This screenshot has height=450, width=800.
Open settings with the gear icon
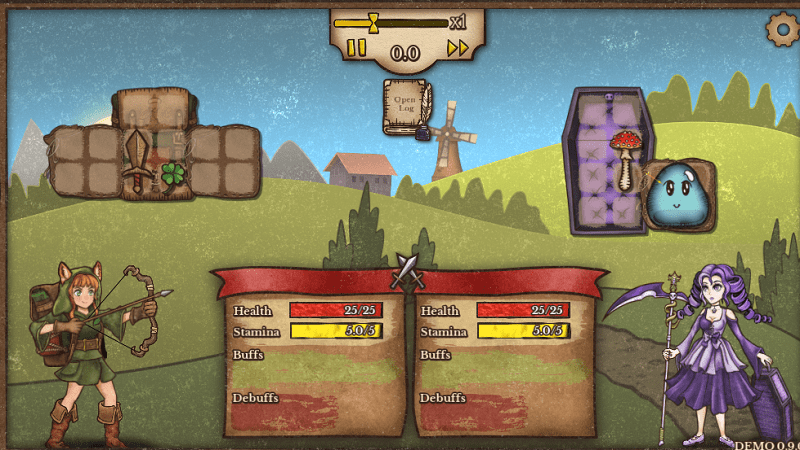click(x=781, y=28)
